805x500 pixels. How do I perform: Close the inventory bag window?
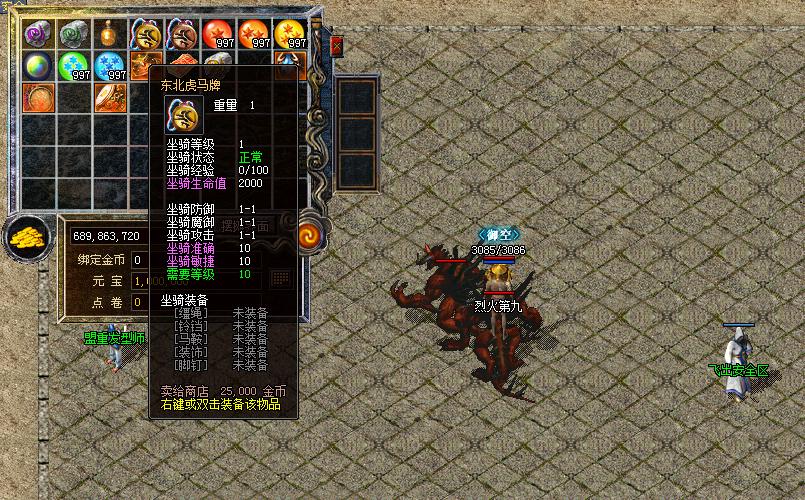337,46
